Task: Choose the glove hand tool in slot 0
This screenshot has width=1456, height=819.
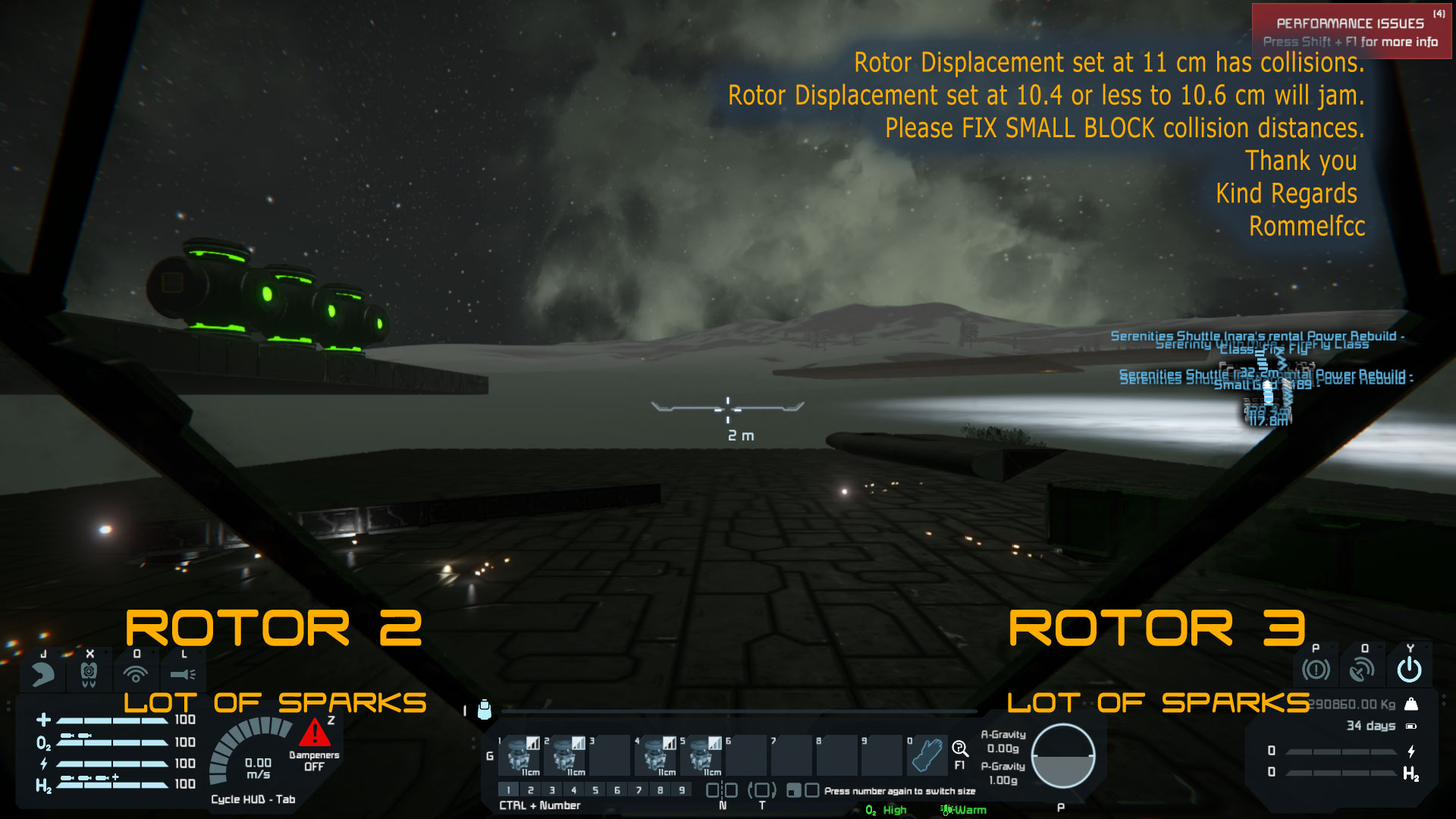Action: (927, 755)
